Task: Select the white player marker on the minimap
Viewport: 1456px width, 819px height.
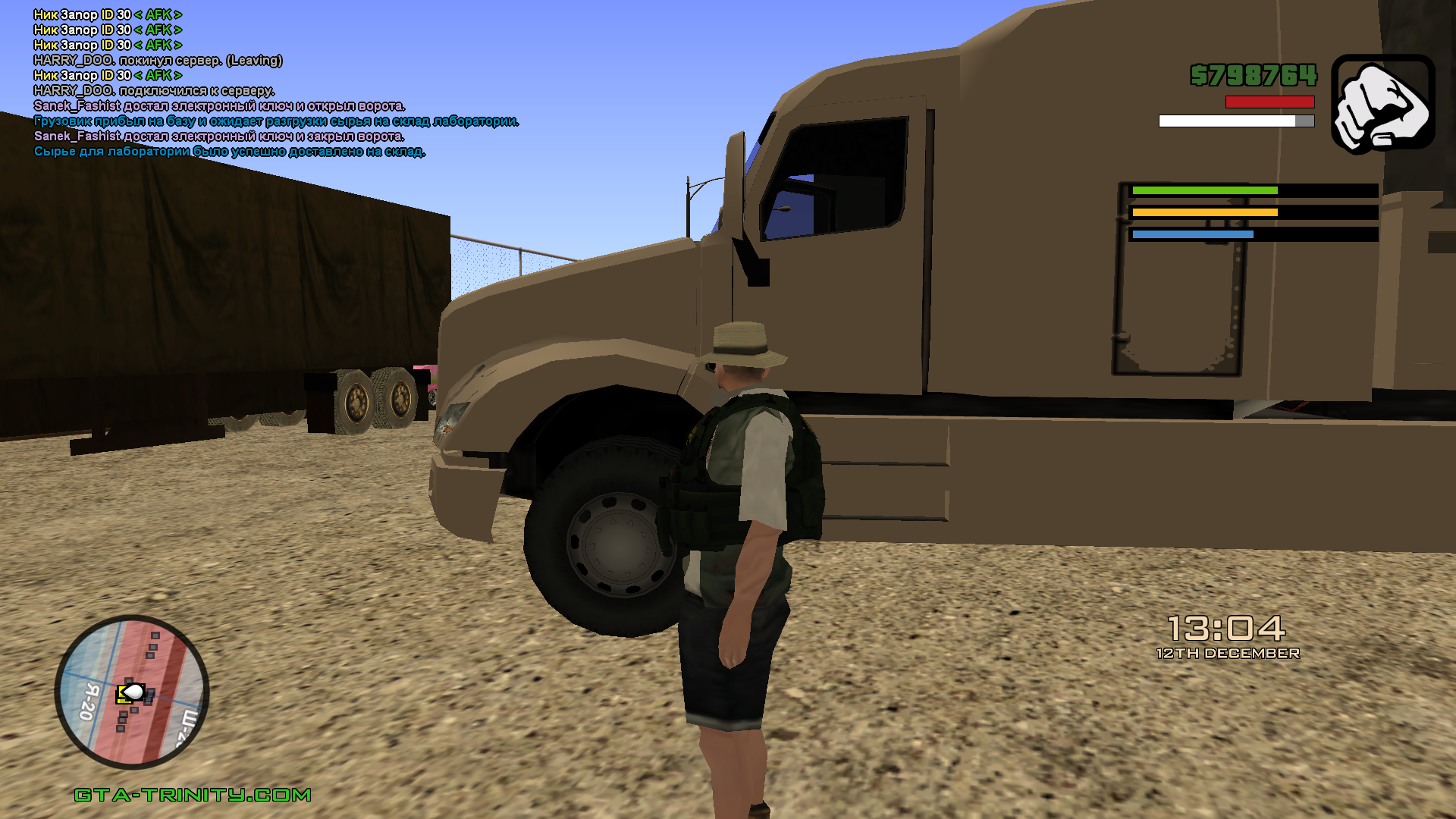Action: (133, 692)
